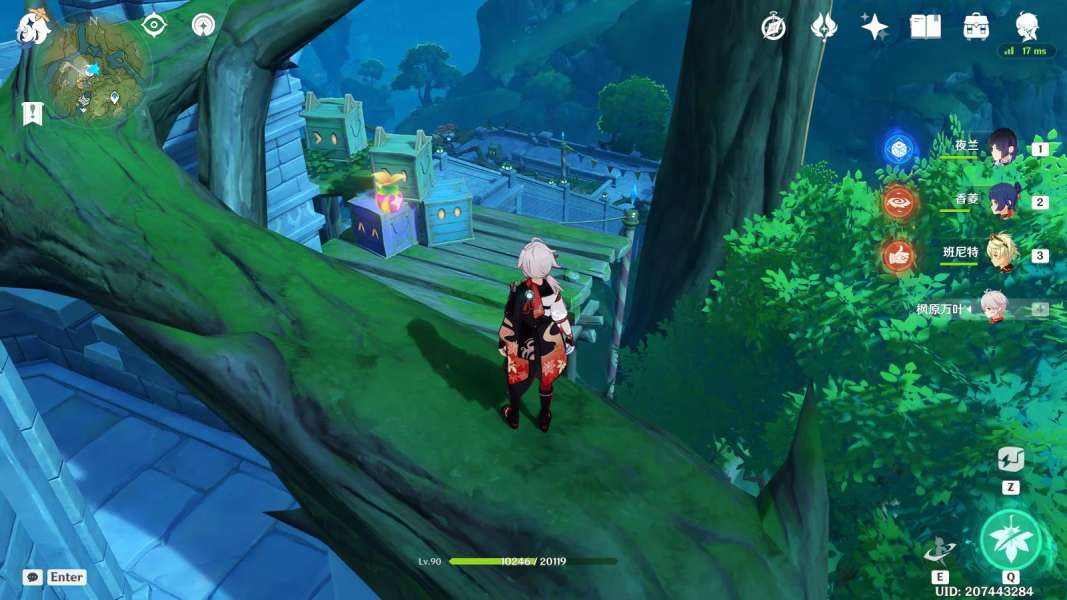The image size is (1067, 600).
Task: Open the adventurer handbook book icon
Action: (925, 27)
